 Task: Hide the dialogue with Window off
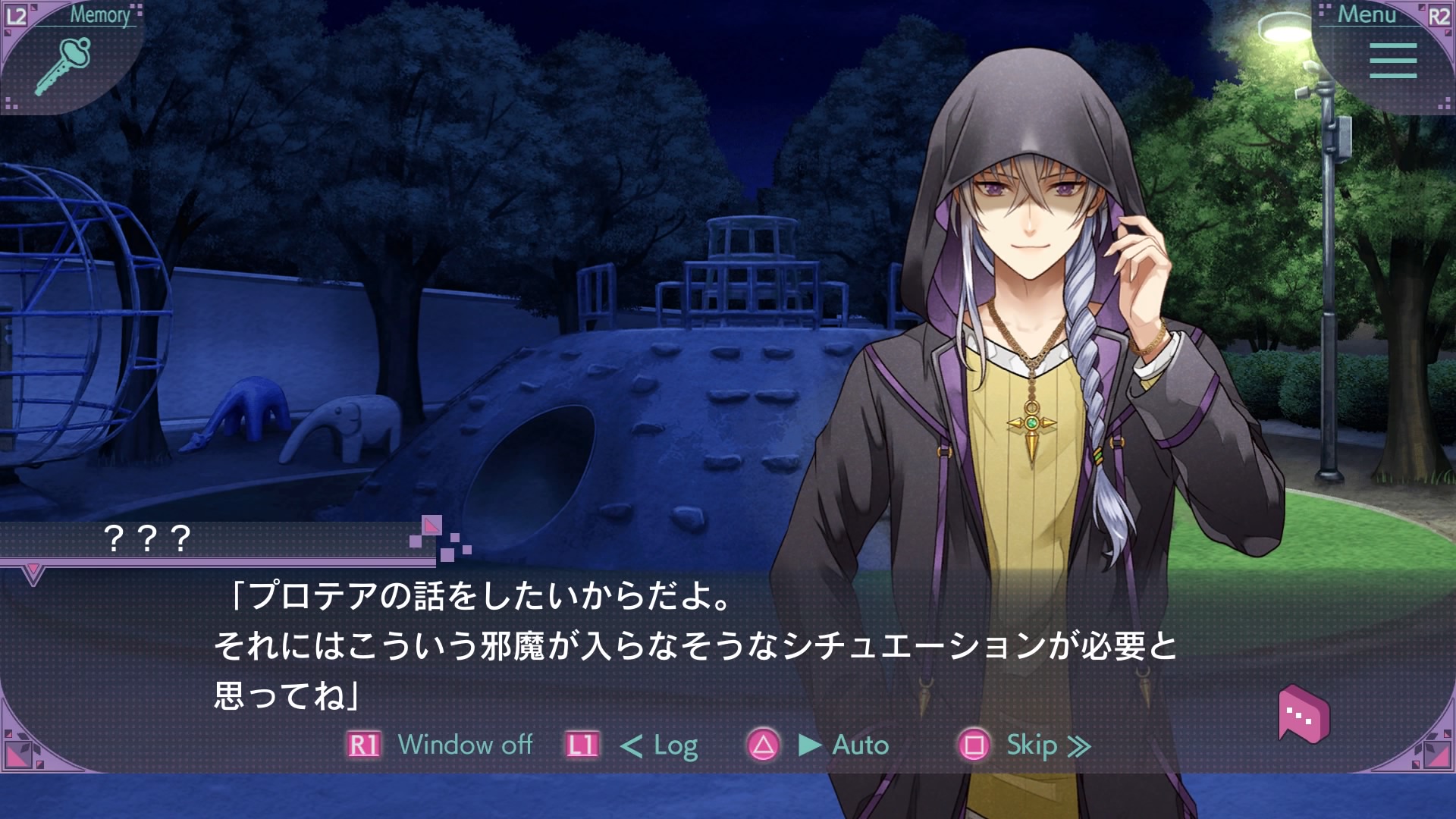pos(464,745)
